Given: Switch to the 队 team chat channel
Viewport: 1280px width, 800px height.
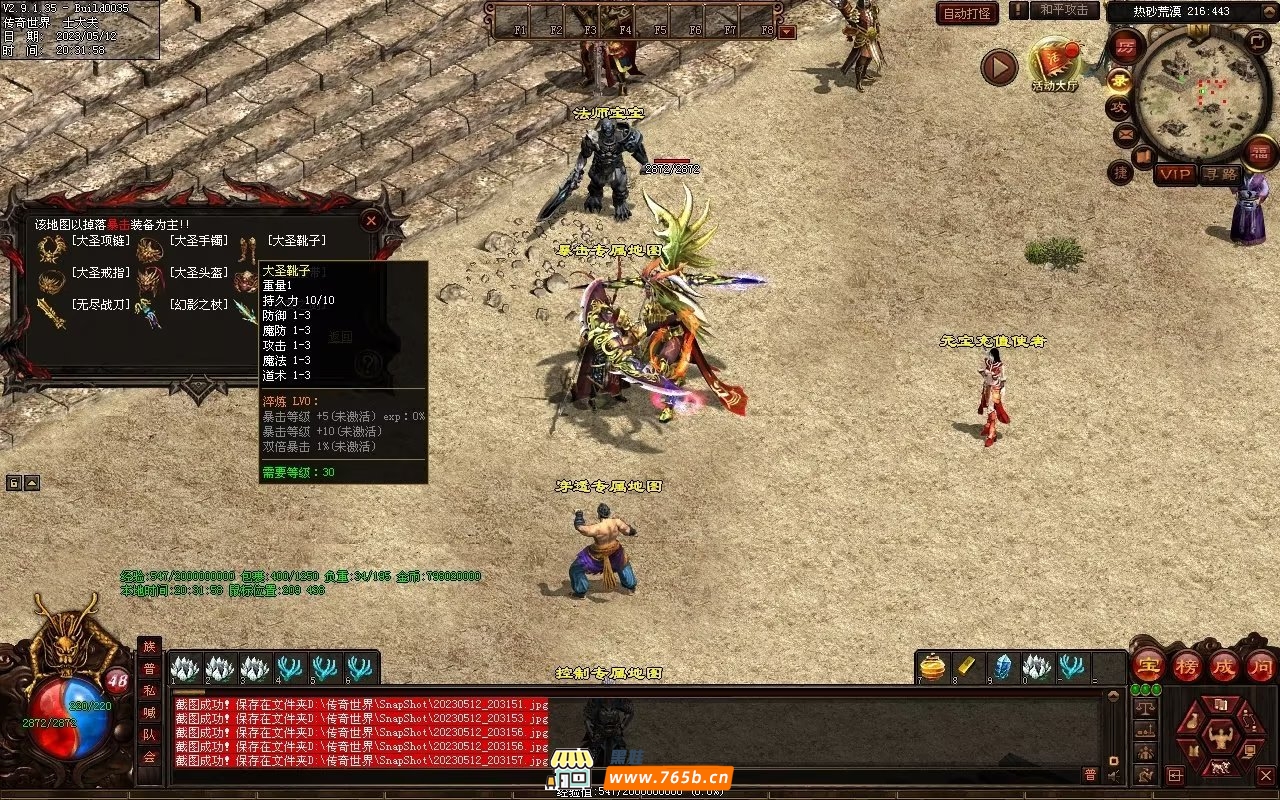Looking at the screenshot, I should [x=149, y=734].
